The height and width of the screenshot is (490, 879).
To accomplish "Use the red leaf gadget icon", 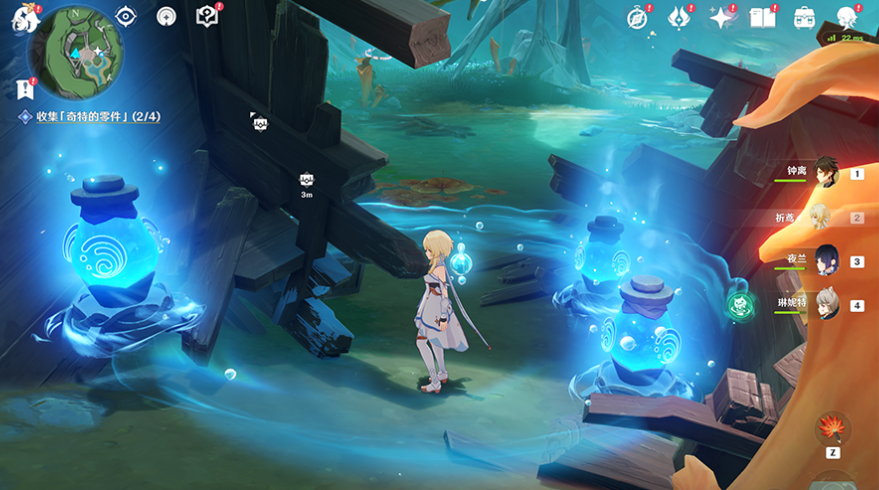I will pyautogui.click(x=830, y=428).
